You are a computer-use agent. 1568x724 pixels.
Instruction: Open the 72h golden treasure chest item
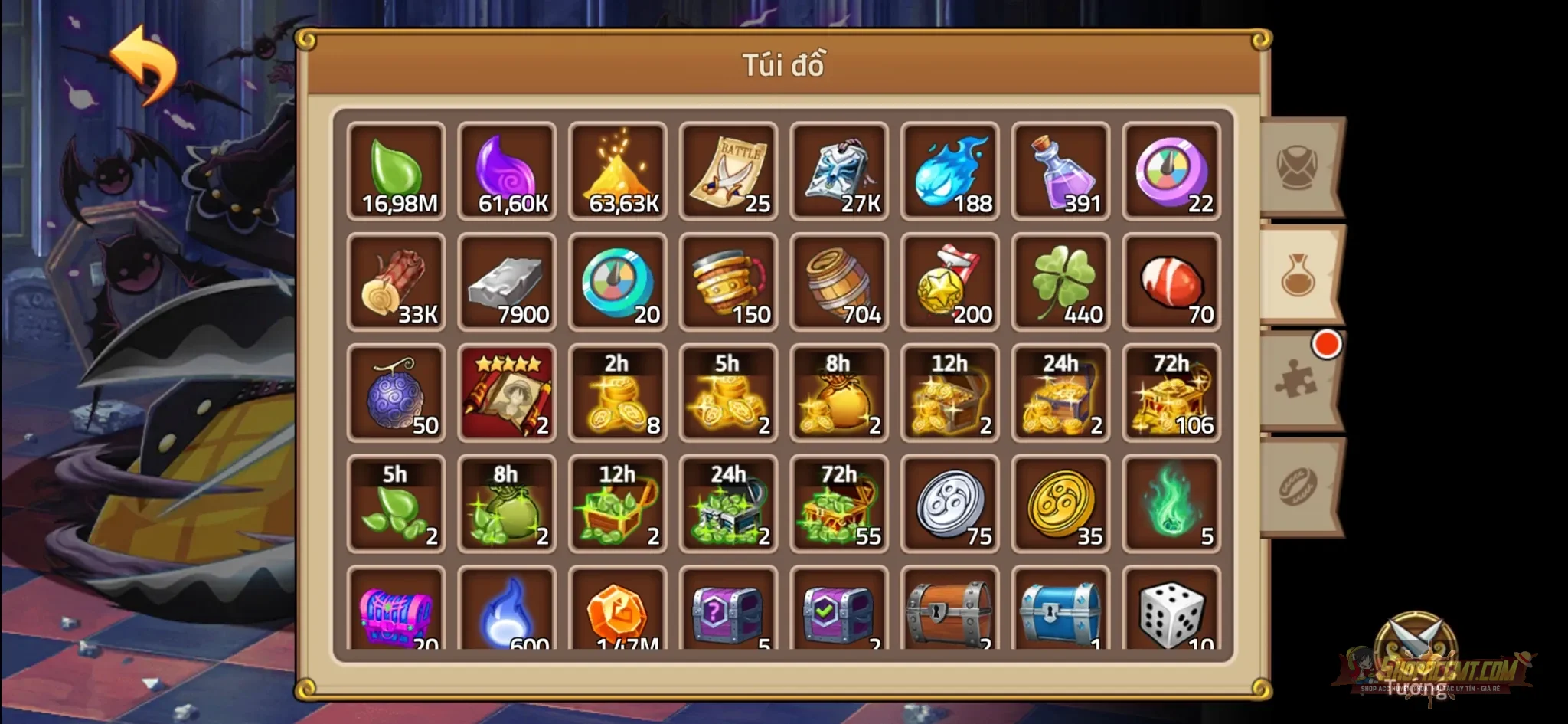tap(1172, 393)
